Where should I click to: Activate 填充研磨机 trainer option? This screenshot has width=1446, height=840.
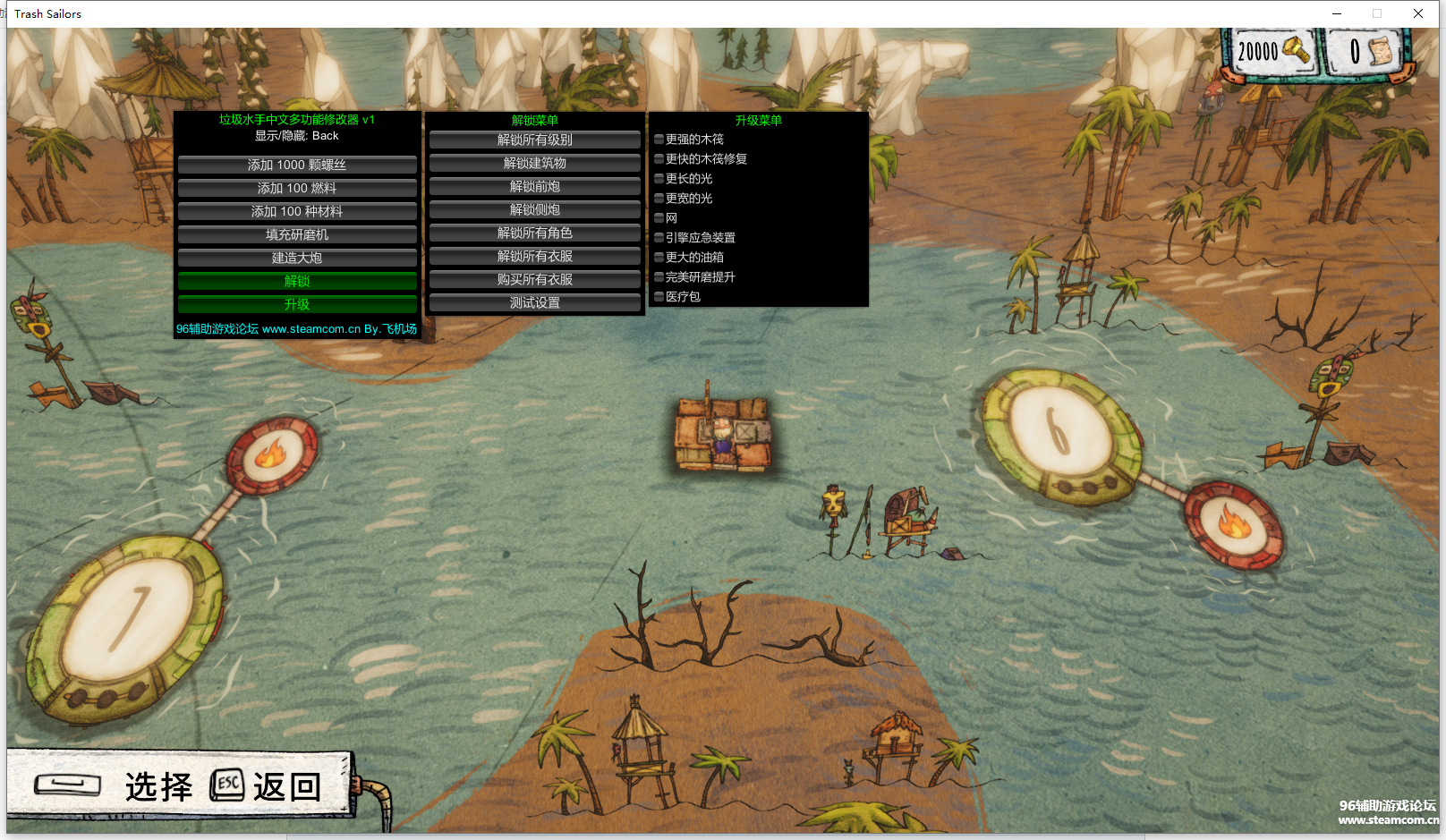pos(297,235)
